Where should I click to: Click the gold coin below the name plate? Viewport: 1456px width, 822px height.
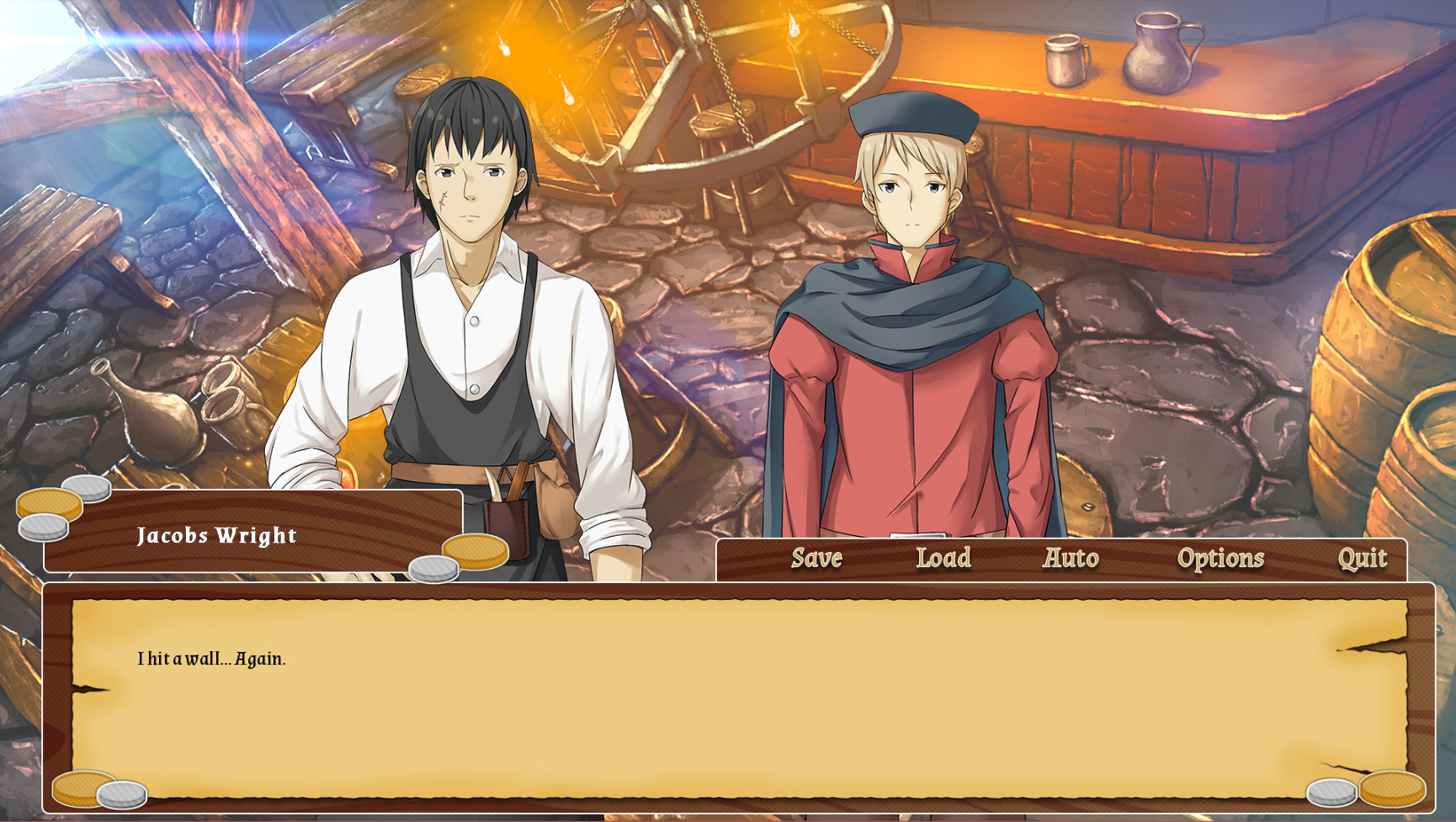(x=476, y=554)
